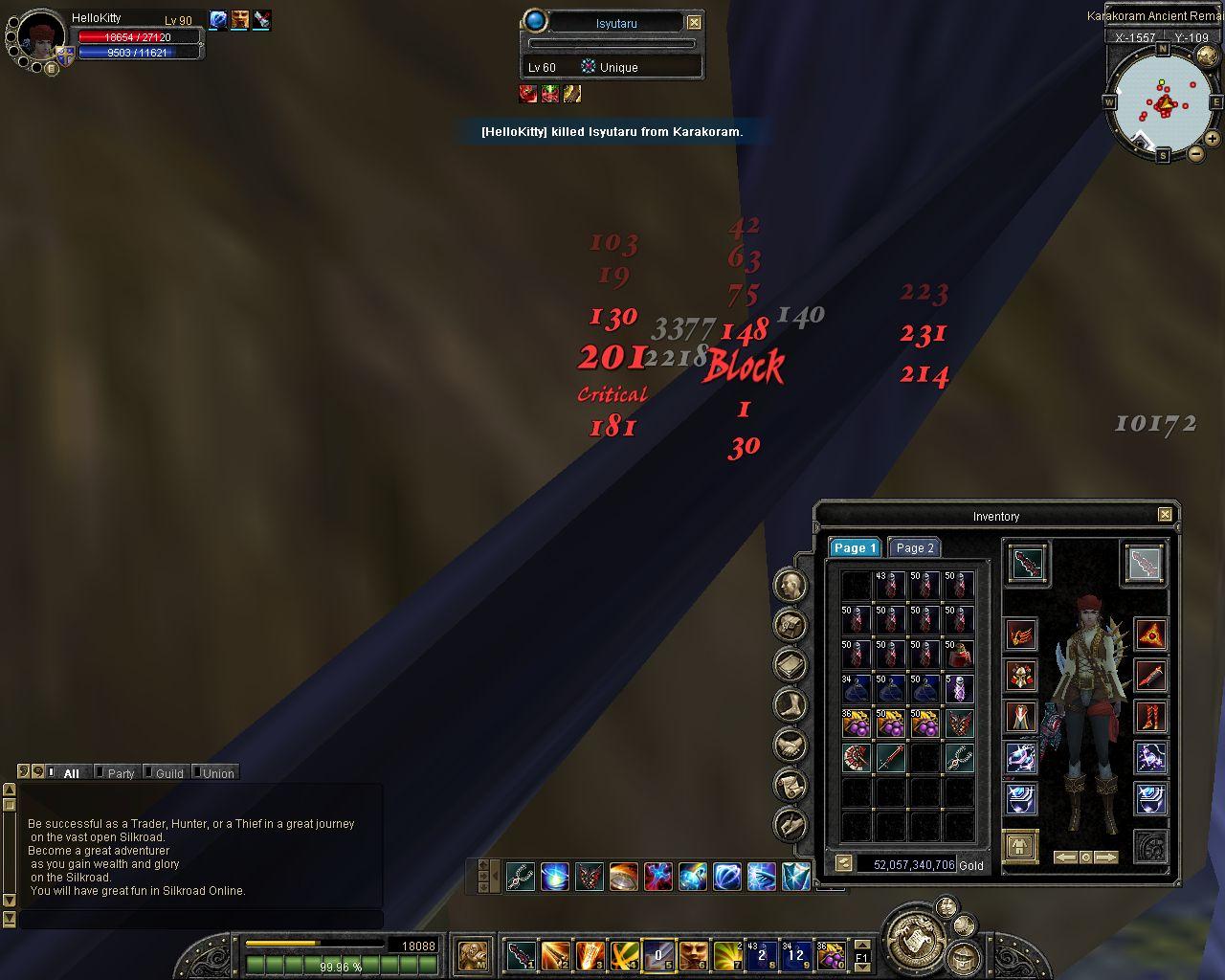Zoom in the minimap
Screen dimensions: 1225x980
click(x=1212, y=139)
